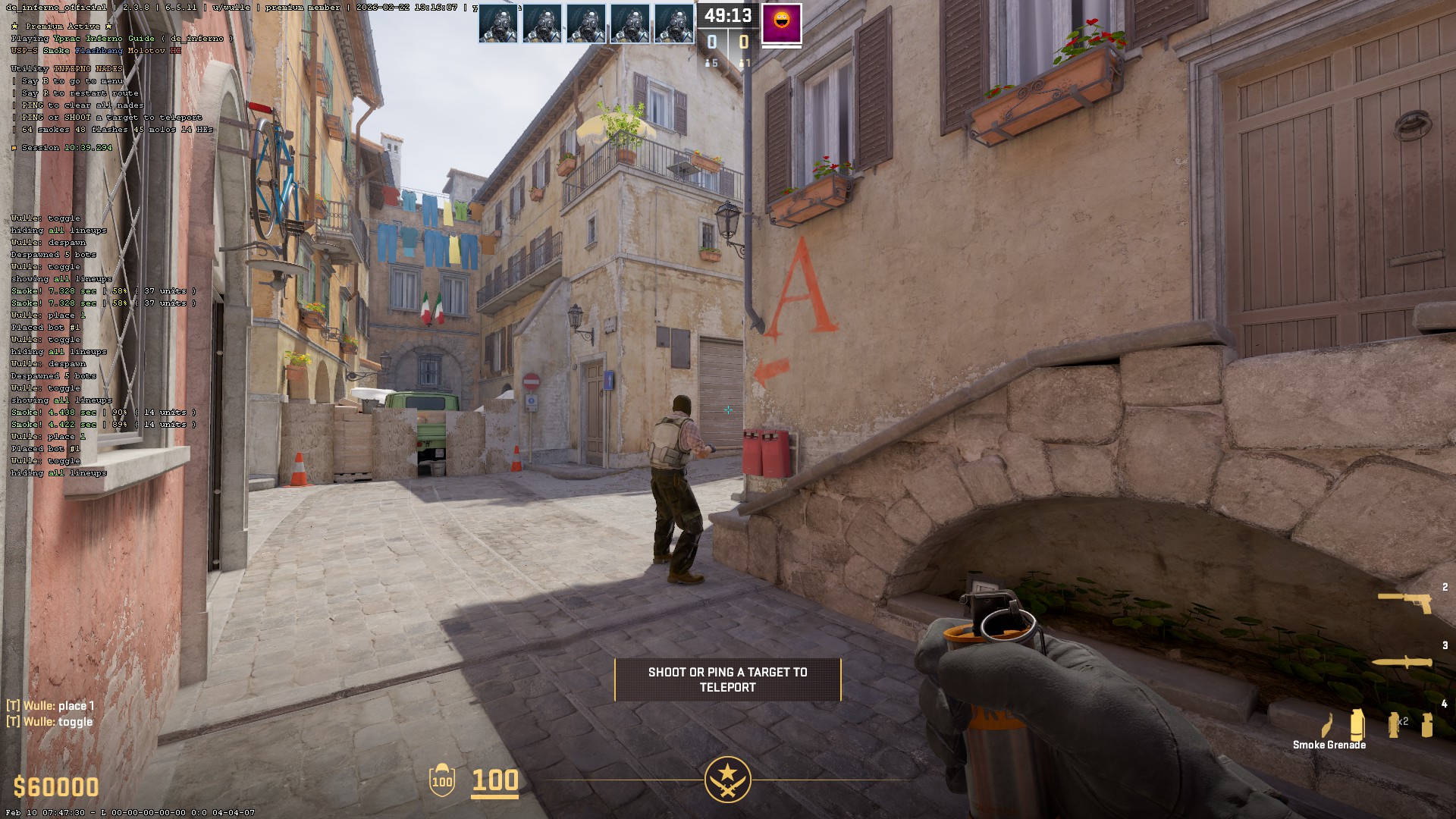The width and height of the screenshot is (1456, 819).
Task: Switch to the knife weapon icon
Action: pyautogui.click(x=1401, y=663)
